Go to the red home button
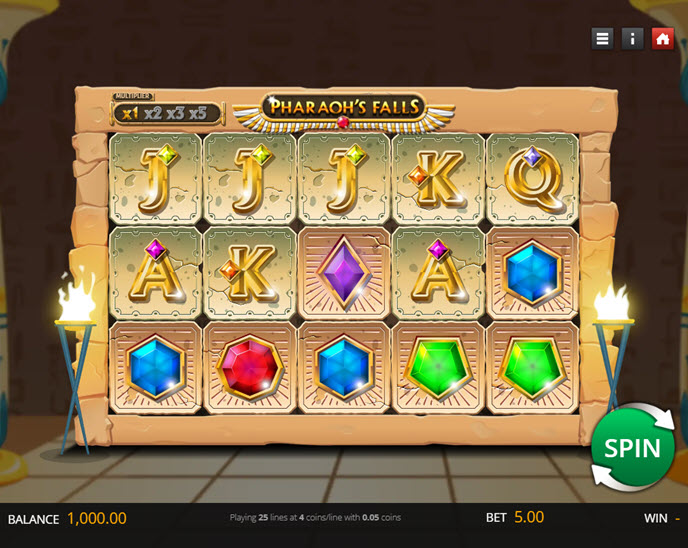 [662, 39]
